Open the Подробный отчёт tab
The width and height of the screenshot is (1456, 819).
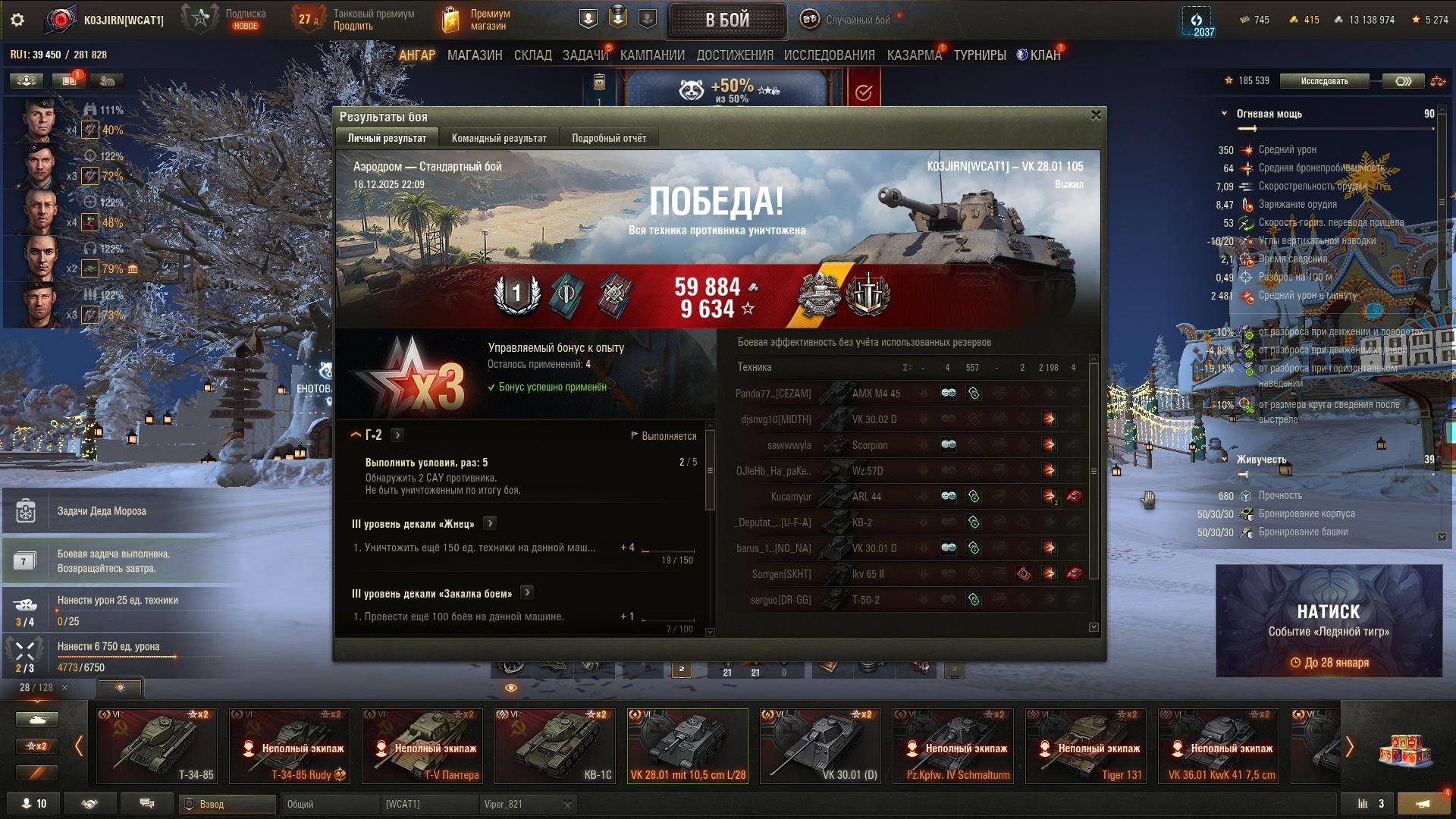coord(608,138)
